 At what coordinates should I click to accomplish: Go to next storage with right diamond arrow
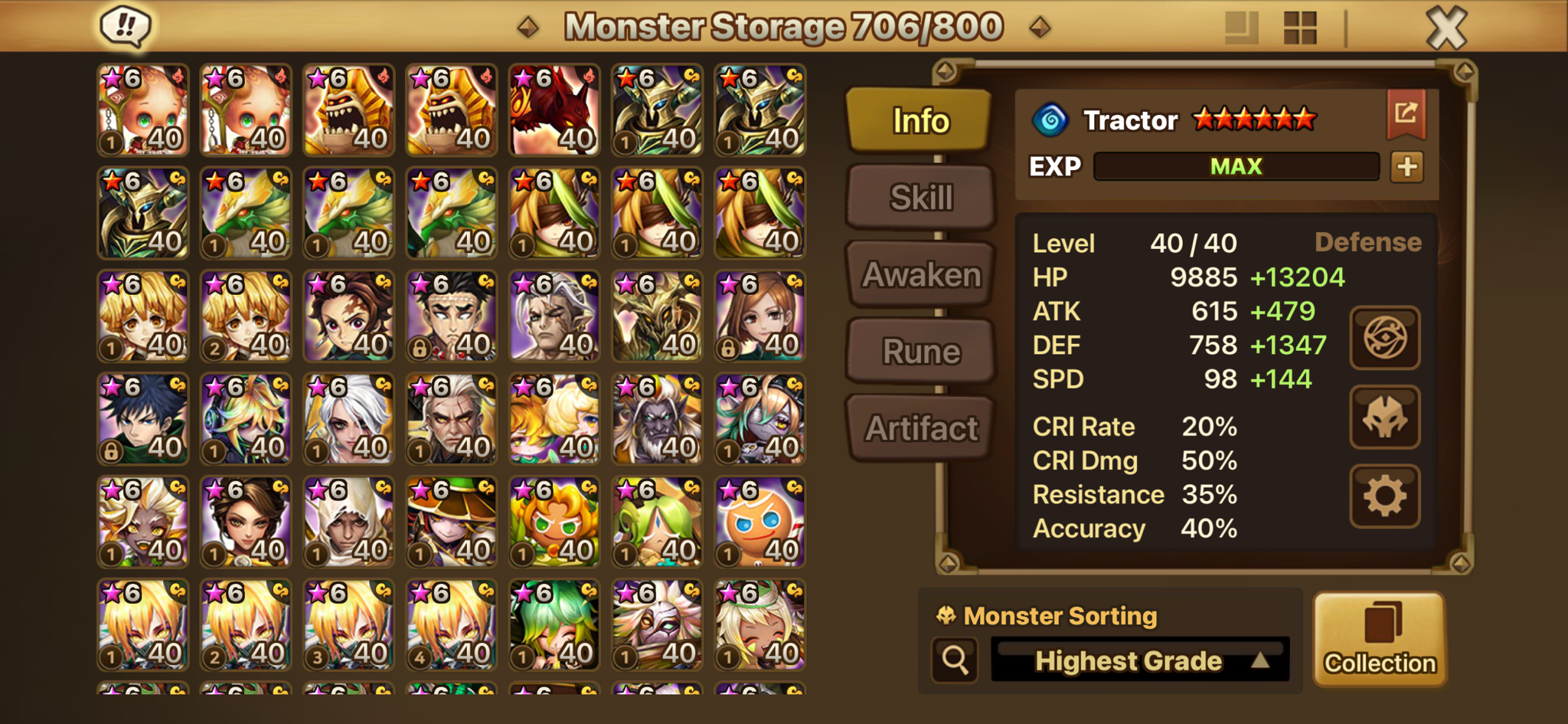1039,28
